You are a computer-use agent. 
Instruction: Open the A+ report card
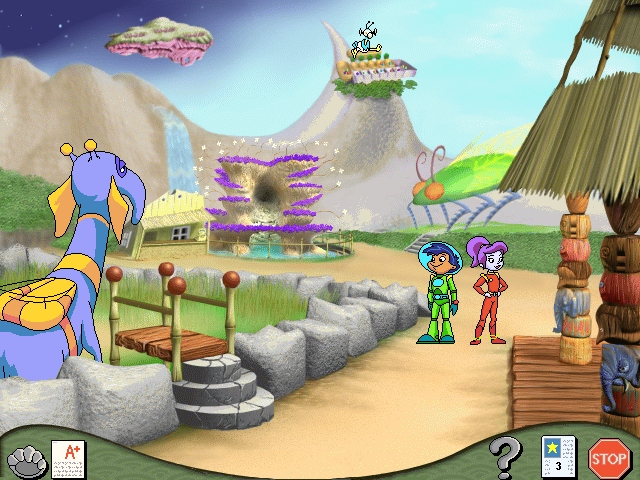click(x=68, y=458)
